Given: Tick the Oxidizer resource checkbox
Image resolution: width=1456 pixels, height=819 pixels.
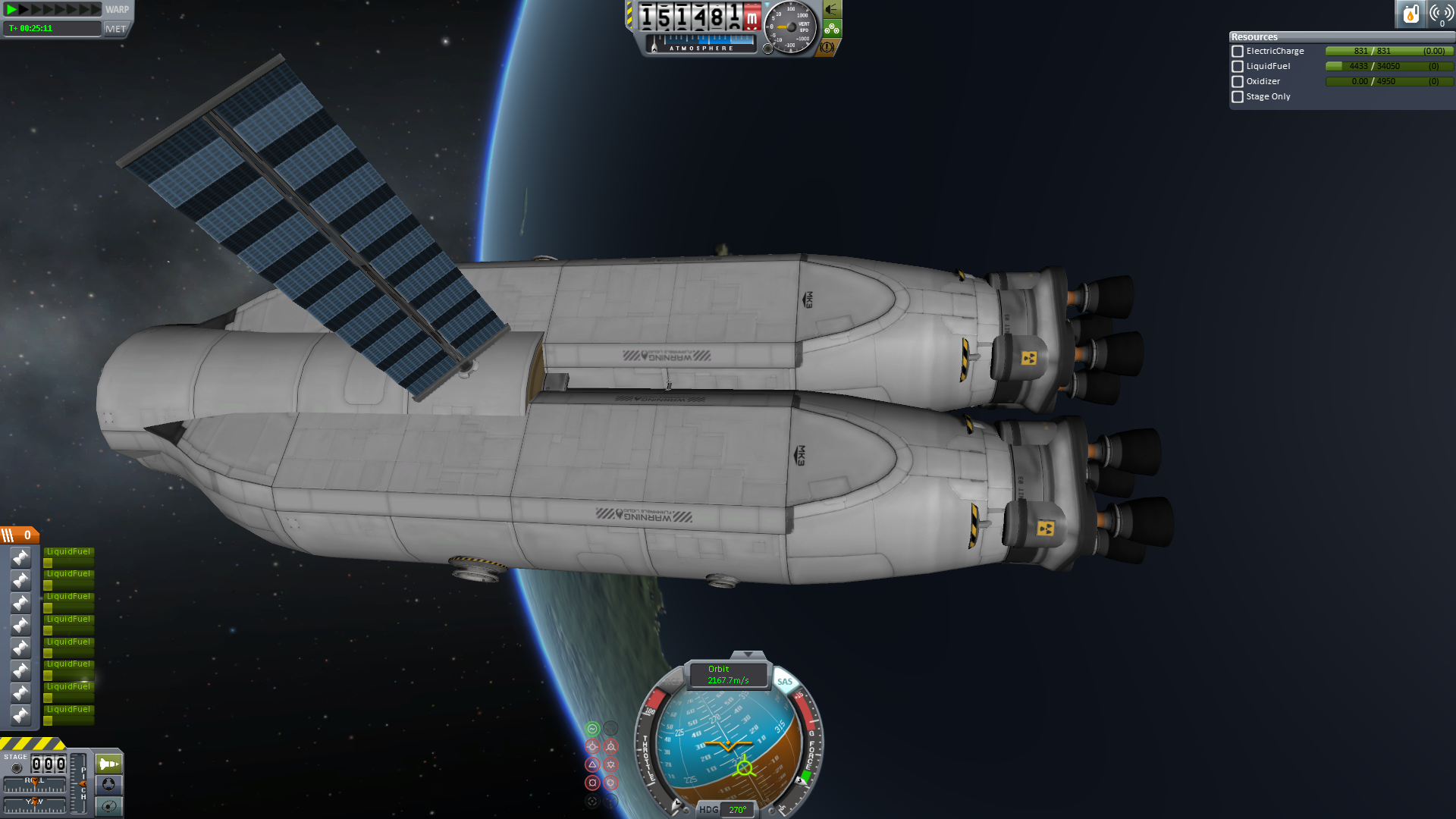Looking at the screenshot, I should pos(1238,82).
